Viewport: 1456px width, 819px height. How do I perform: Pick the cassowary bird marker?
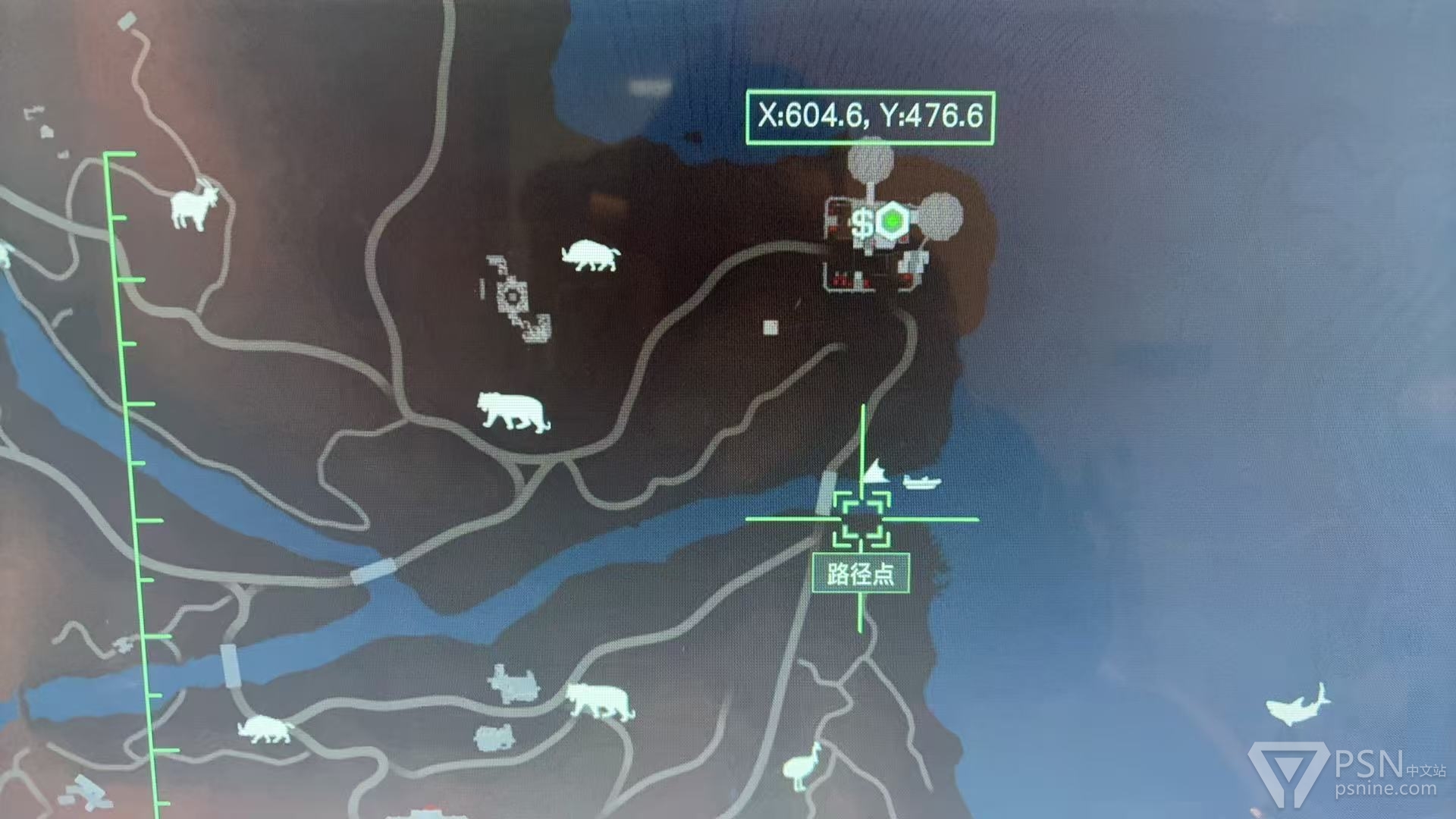point(802,766)
